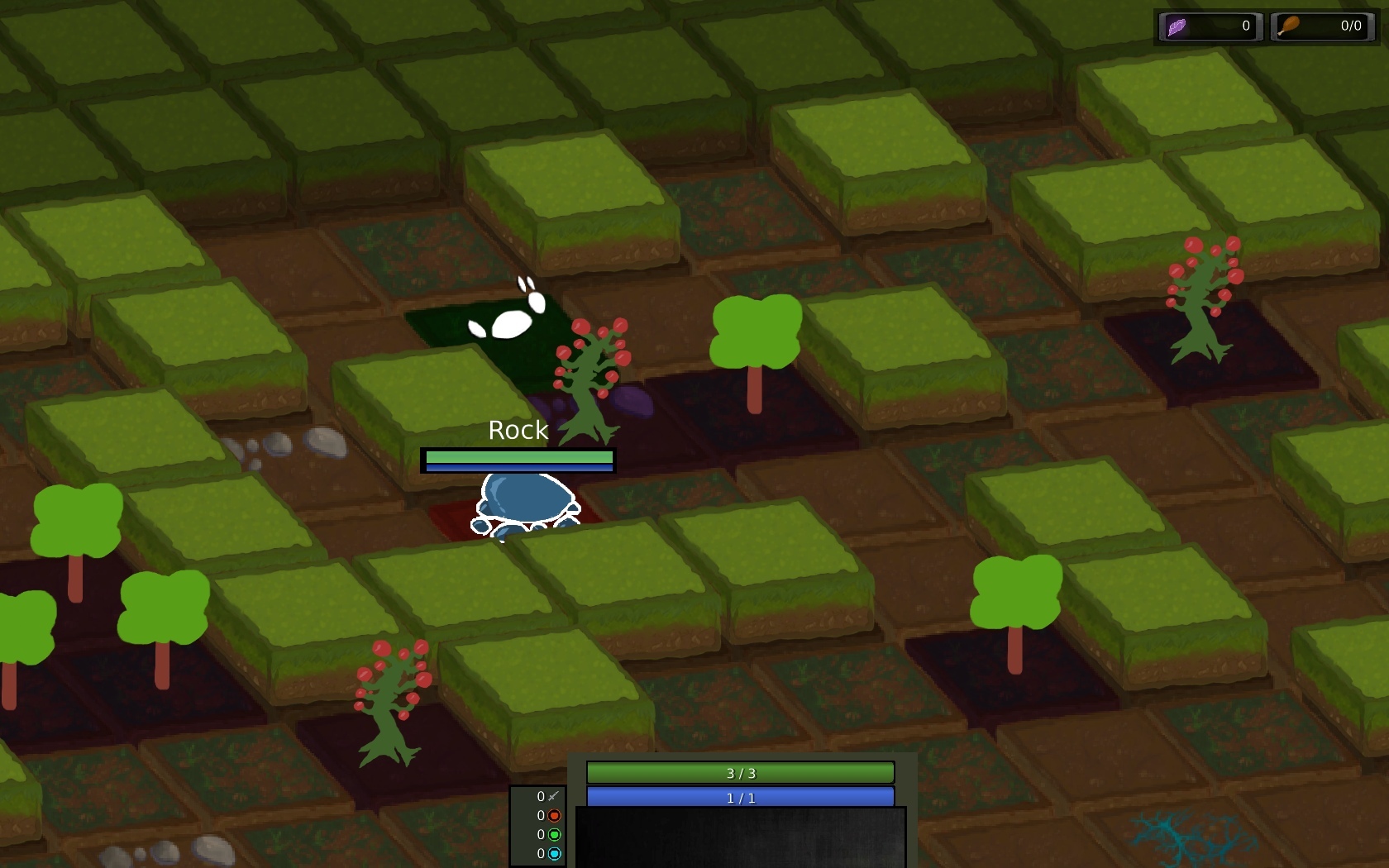This screenshot has height=868, width=1389.
Task: Click the sword attack stat icon
Action: [x=554, y=796]
